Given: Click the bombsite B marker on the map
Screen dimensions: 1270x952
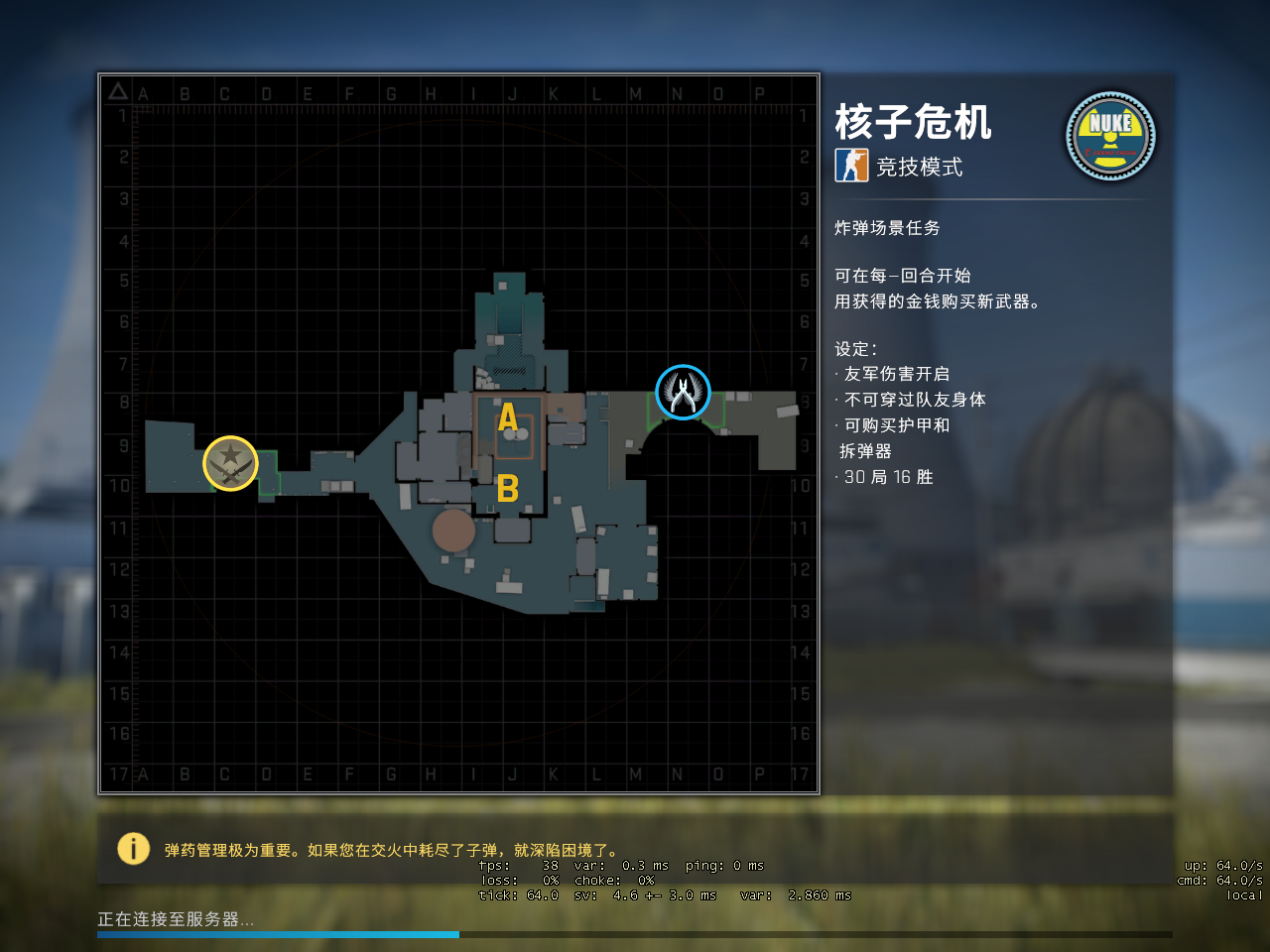Looking at the screenshot, I should (x=509, y=488).
